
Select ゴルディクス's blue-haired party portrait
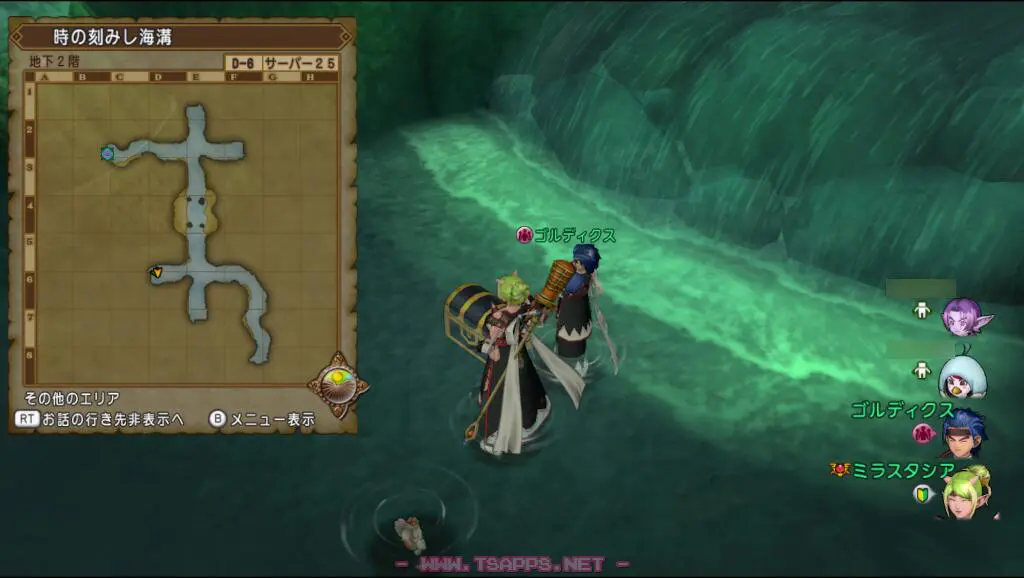click(964, 430)
